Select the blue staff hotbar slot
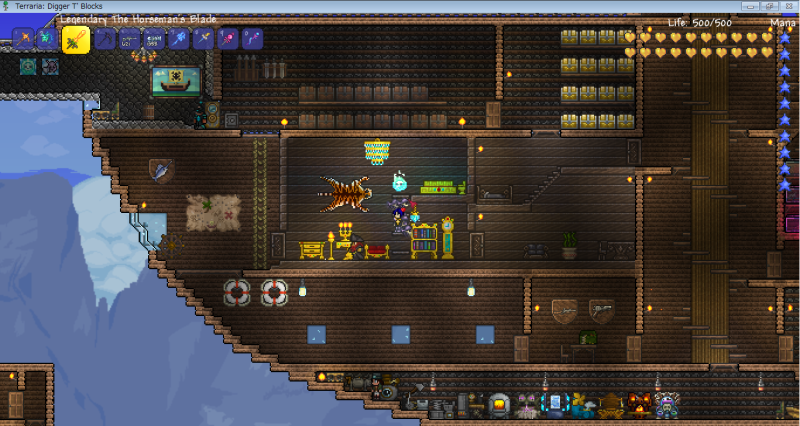This screenshot has height=426, width=800. tap(179, 40)
